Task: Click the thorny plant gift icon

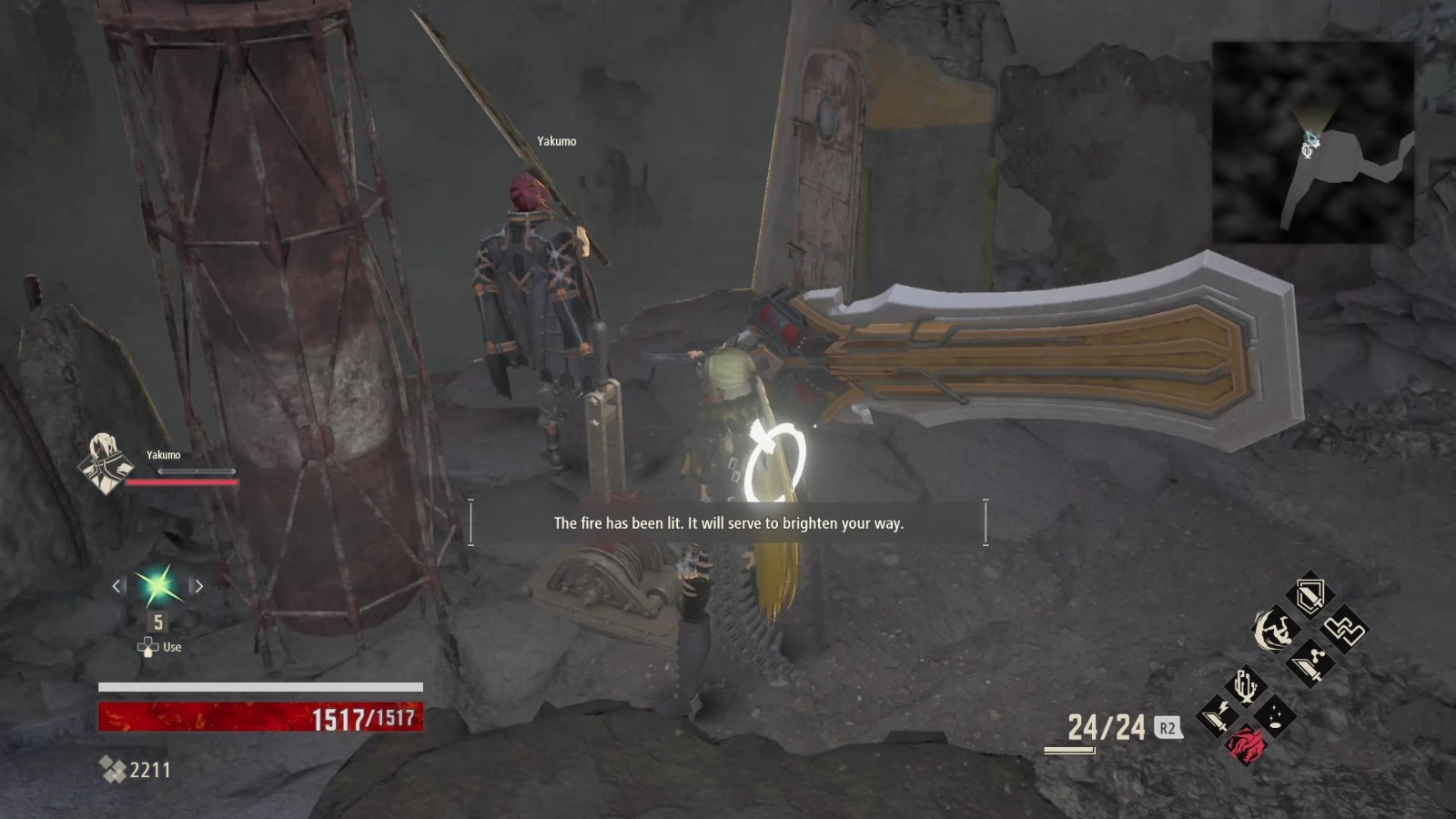Action: 1244,685
